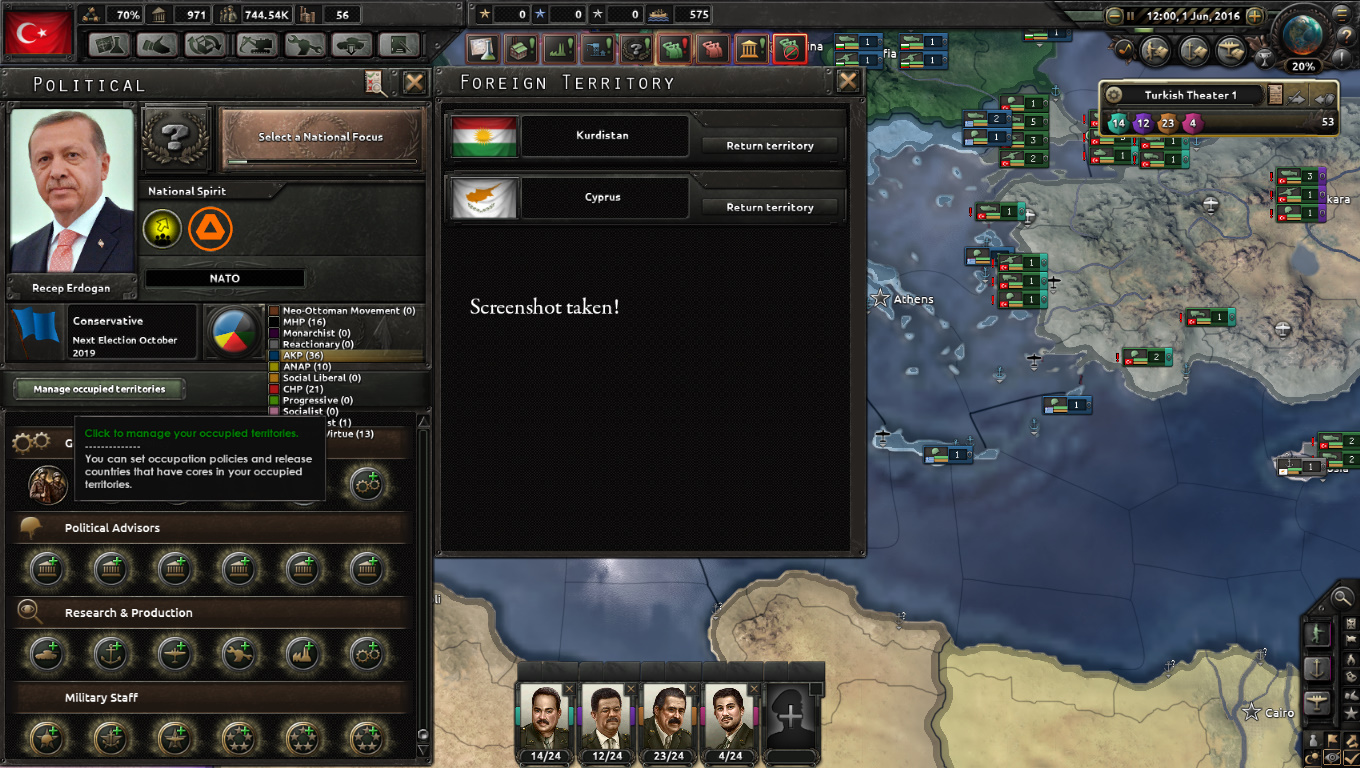Click the world tension 20% indicator
Image resolution: width=1360 pixels, height=768 pixels.
(x=1303, y=65)
